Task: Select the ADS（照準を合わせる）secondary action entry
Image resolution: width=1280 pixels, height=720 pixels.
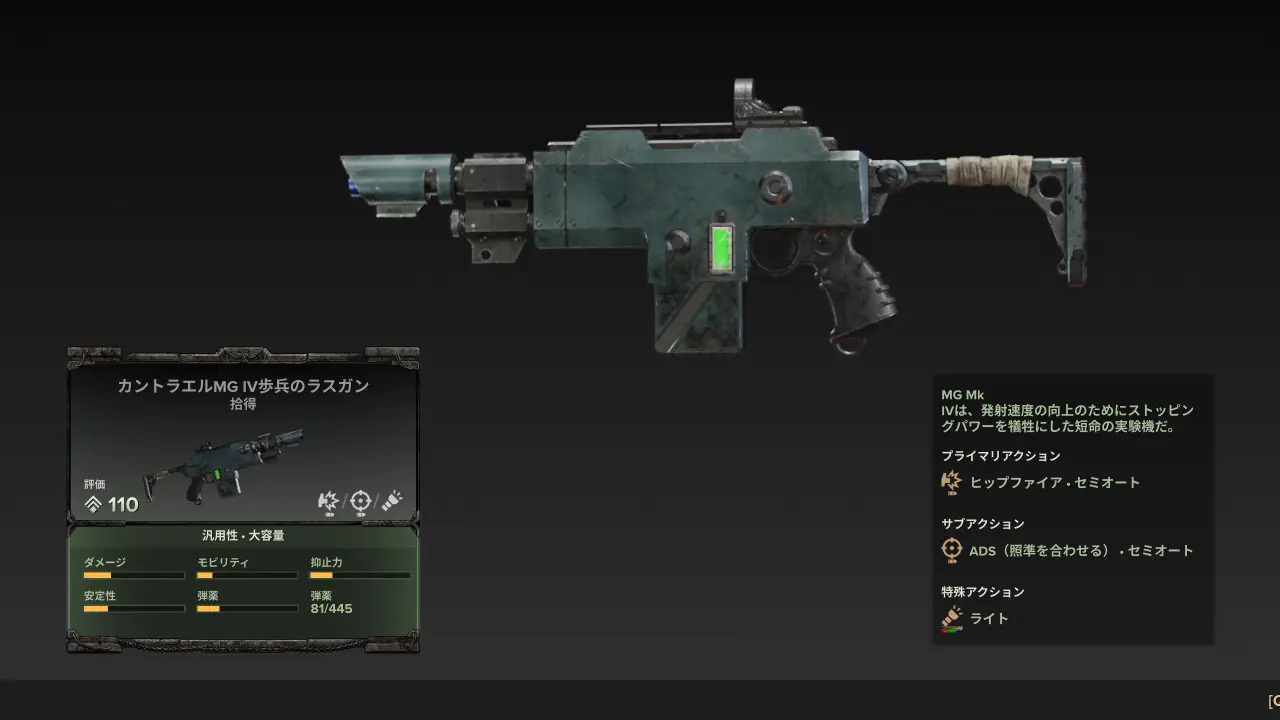Action: (1080, 550)
